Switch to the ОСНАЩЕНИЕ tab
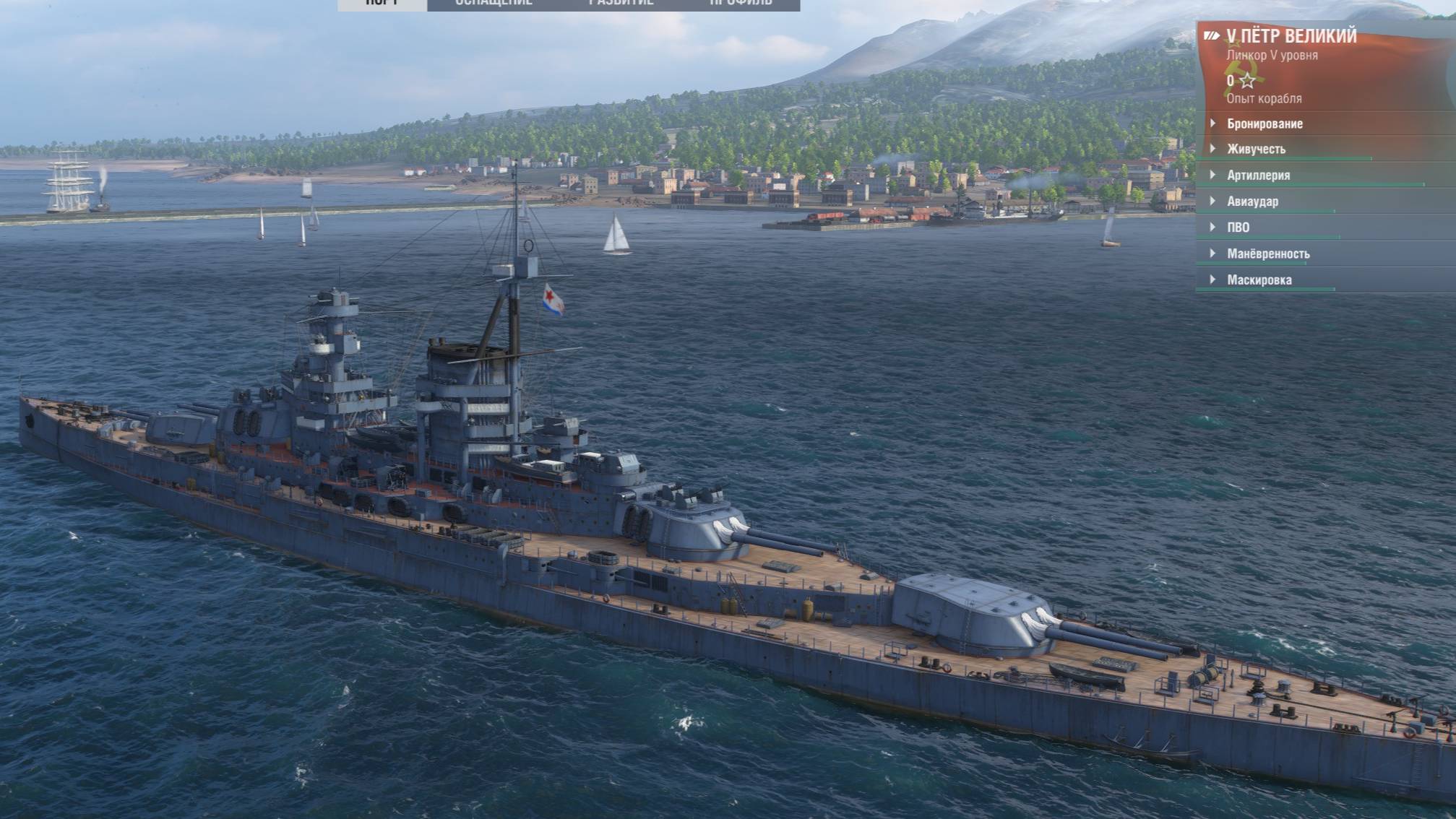The width and height of the screenshot is (1456, 819). coord(494,4)
